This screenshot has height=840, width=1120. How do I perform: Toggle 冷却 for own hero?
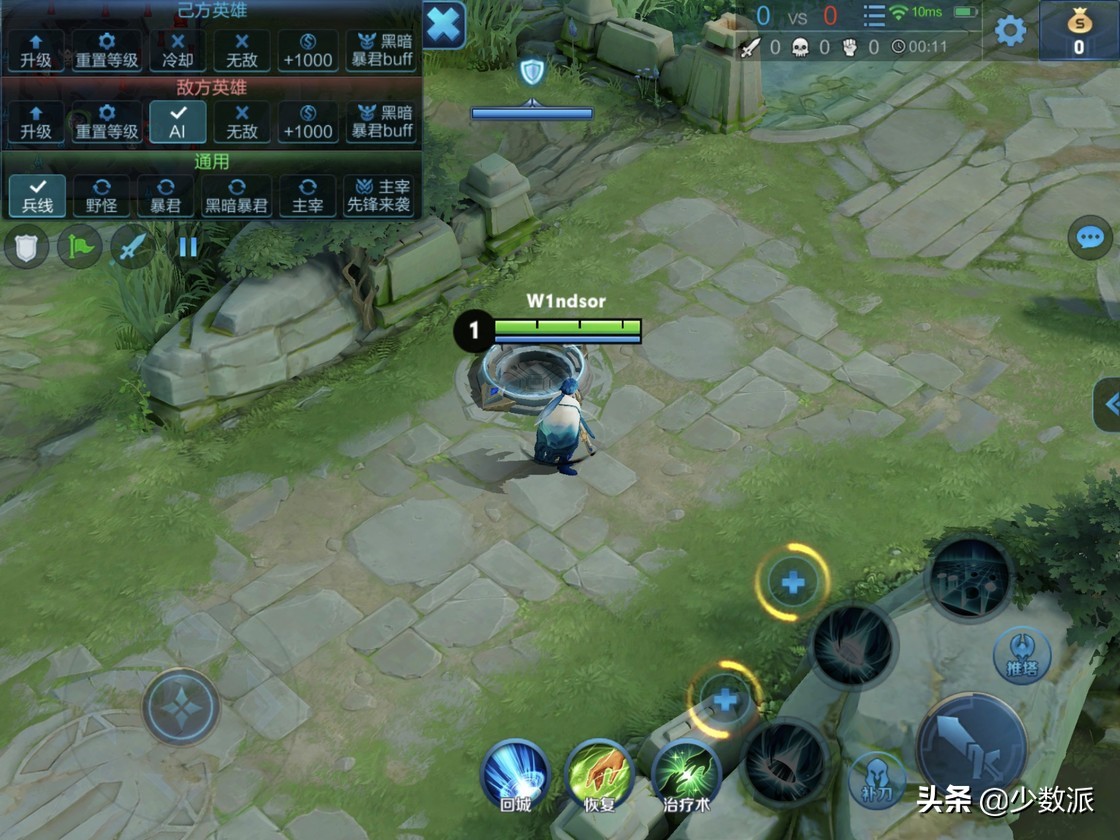pos(178,49)
